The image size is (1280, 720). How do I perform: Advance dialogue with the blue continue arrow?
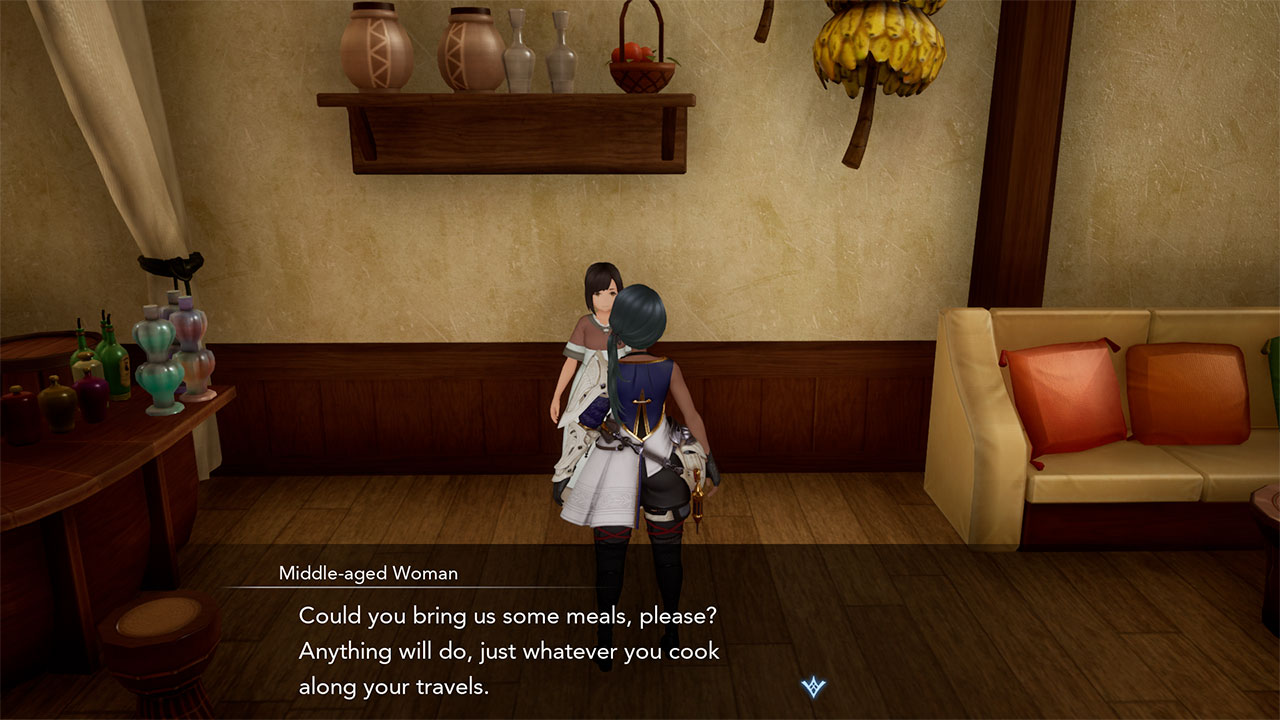click(x=813, y=687)
